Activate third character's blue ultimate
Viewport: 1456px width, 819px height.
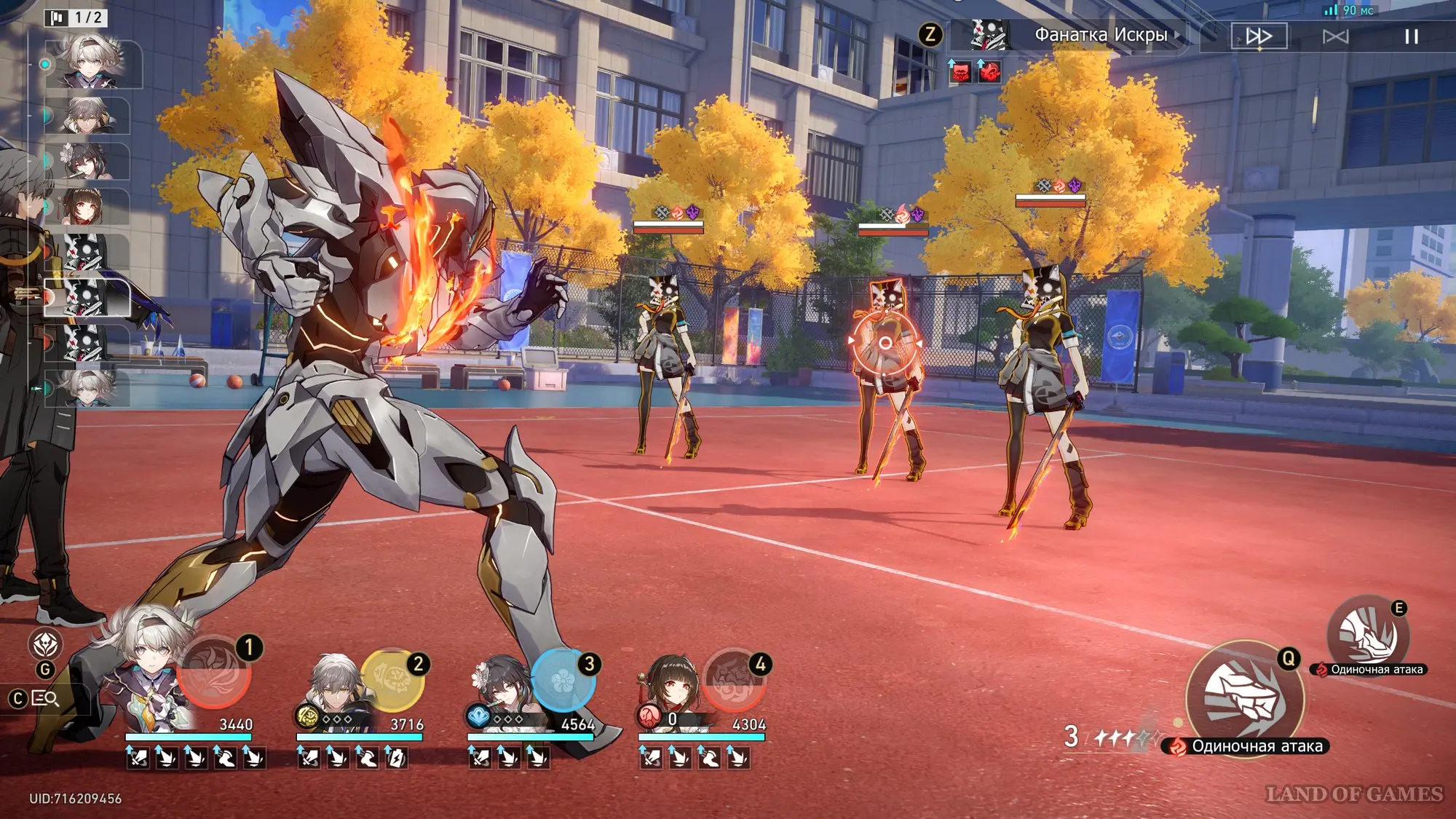click(563, 680)
